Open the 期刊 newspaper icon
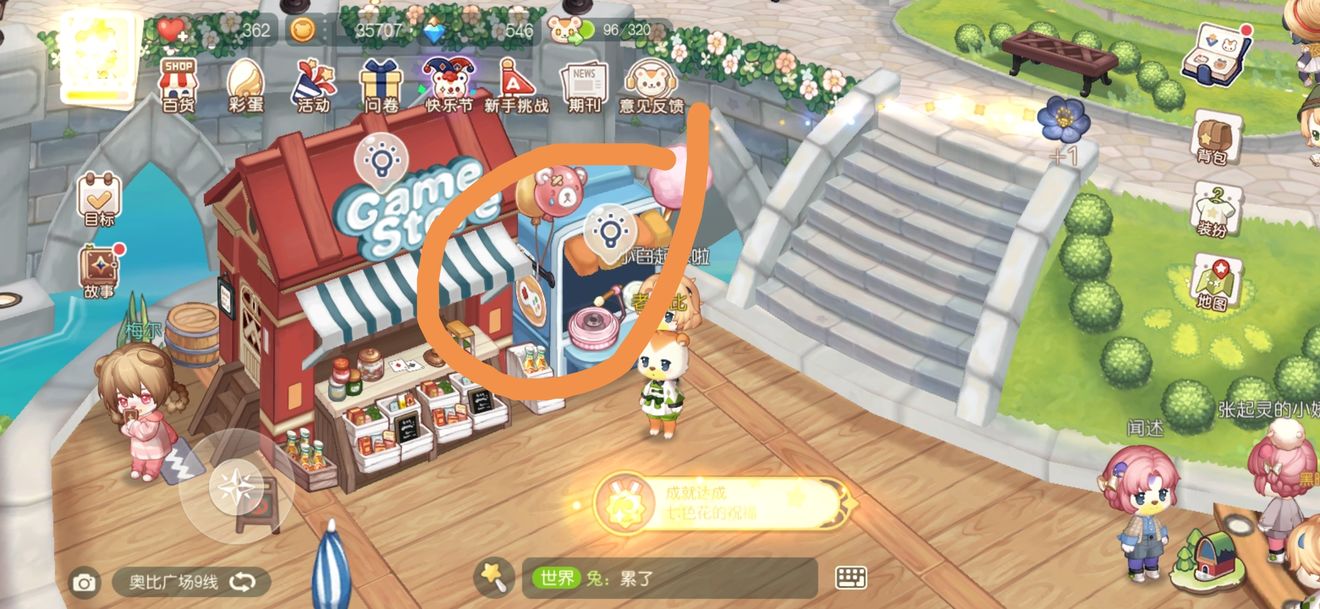 (x=584, y=84)
